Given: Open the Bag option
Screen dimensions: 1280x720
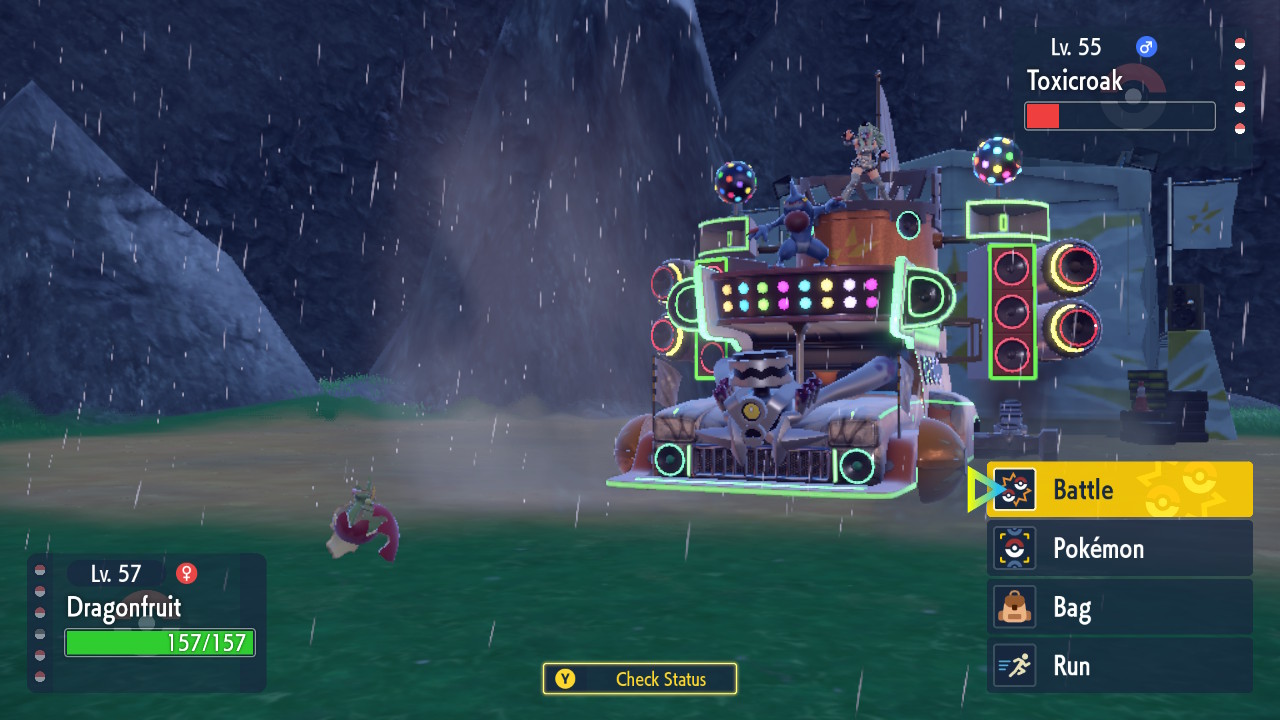Looking at the screenshot, I should click(1119, 607).
